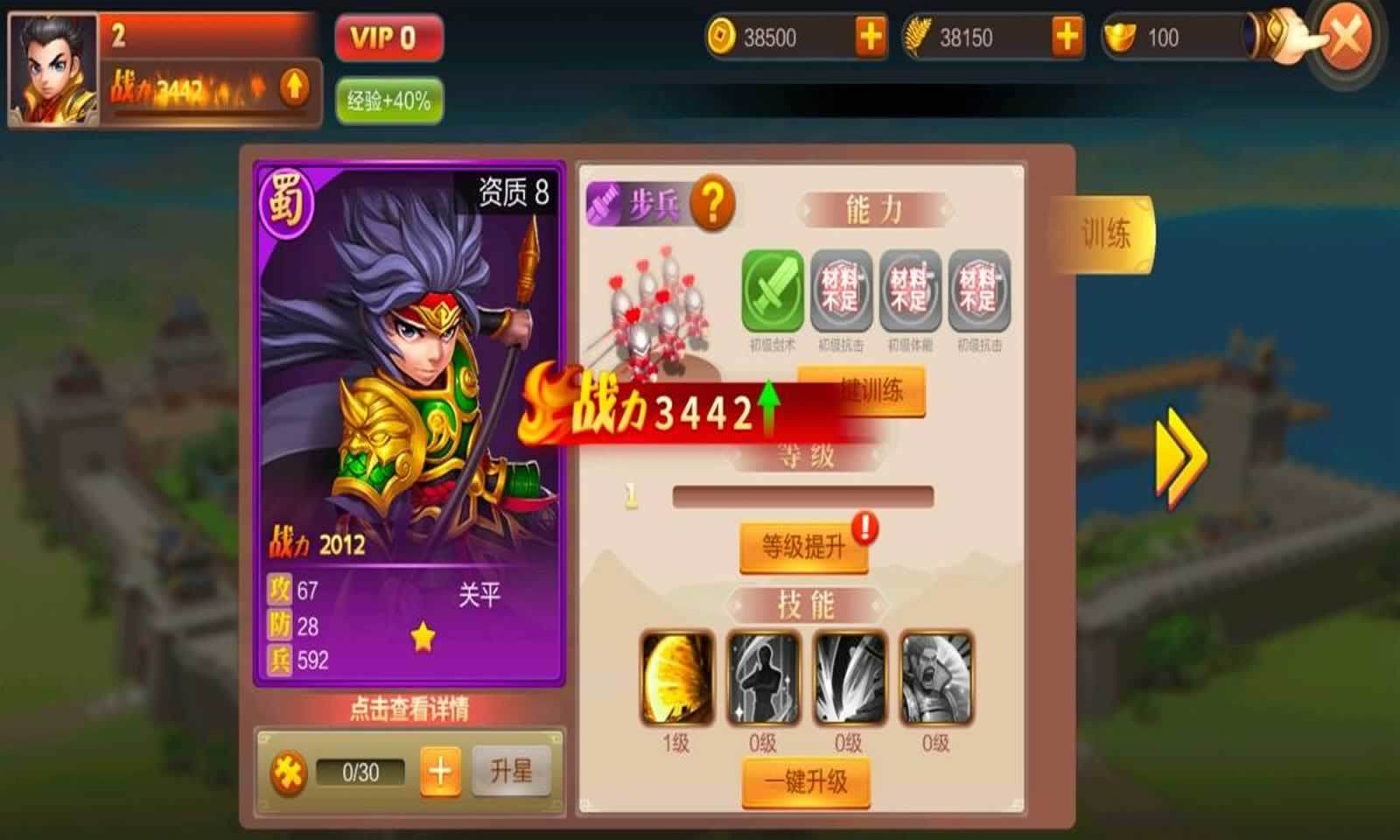The image size is (1400, 840).
Task: Select the claw slash skill icon
Action: pyautogui.click(x=849, y=677)
